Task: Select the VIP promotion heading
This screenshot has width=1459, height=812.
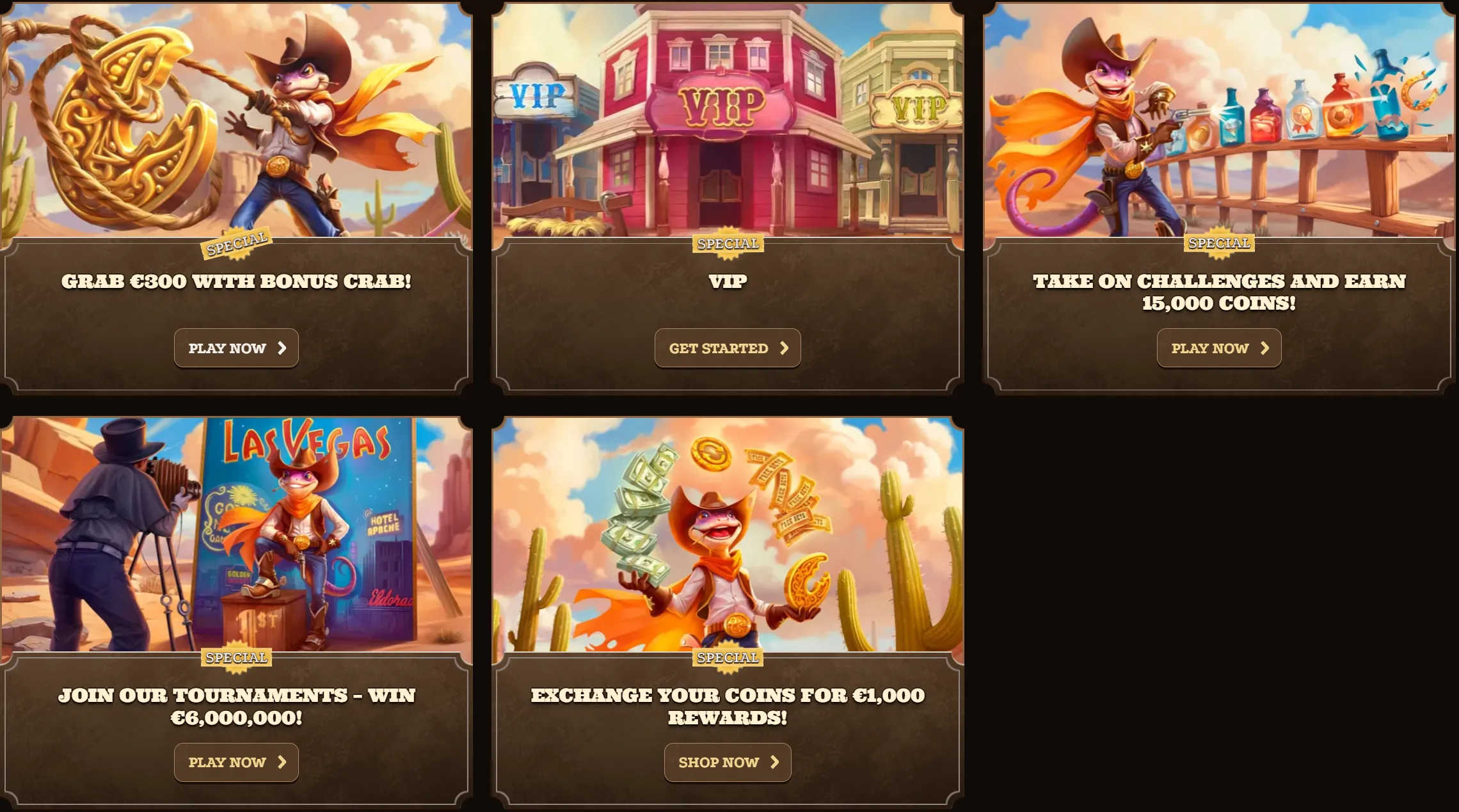Action: pos(728,282)
